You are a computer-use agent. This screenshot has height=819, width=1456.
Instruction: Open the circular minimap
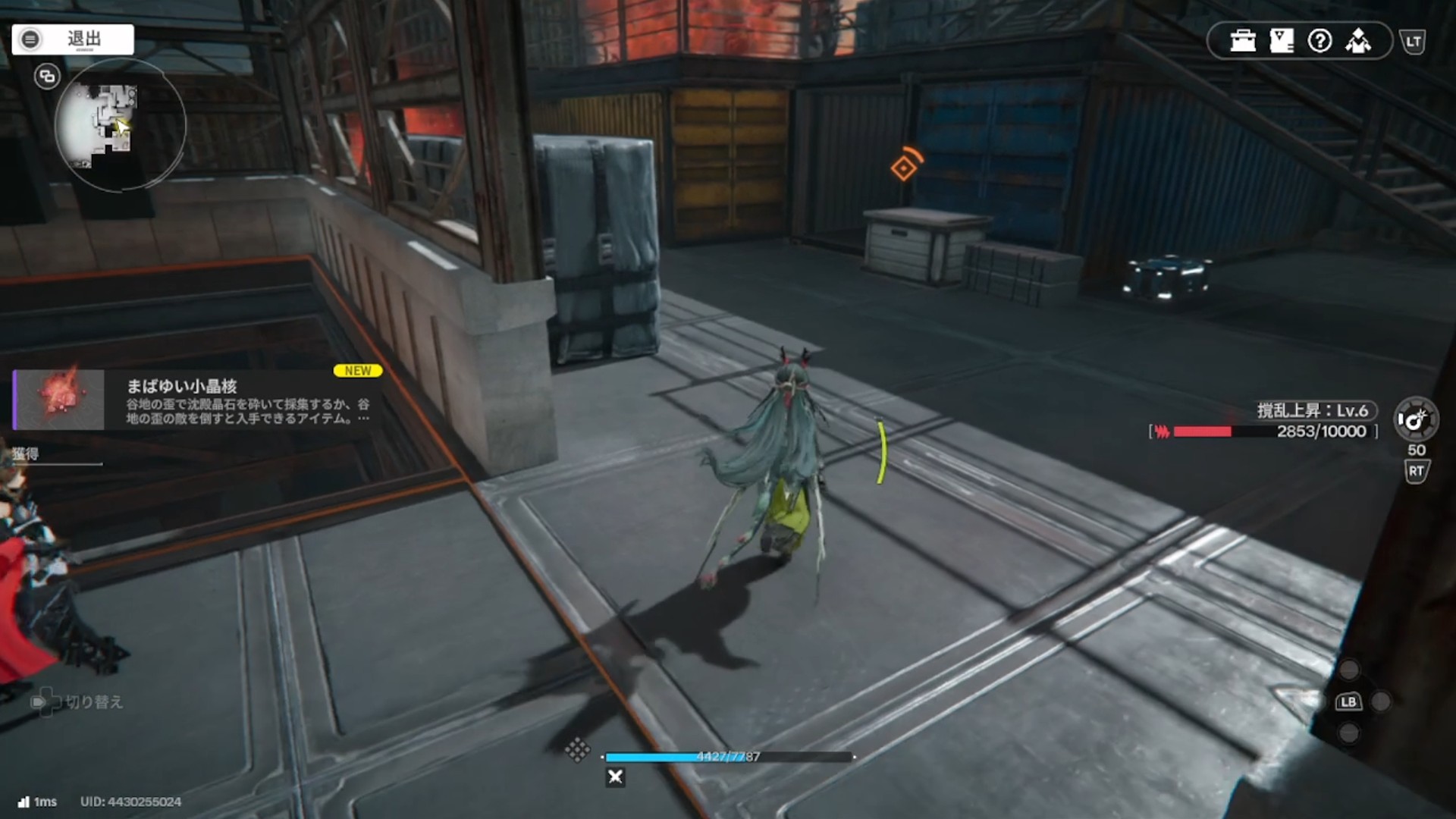point(120,125)
